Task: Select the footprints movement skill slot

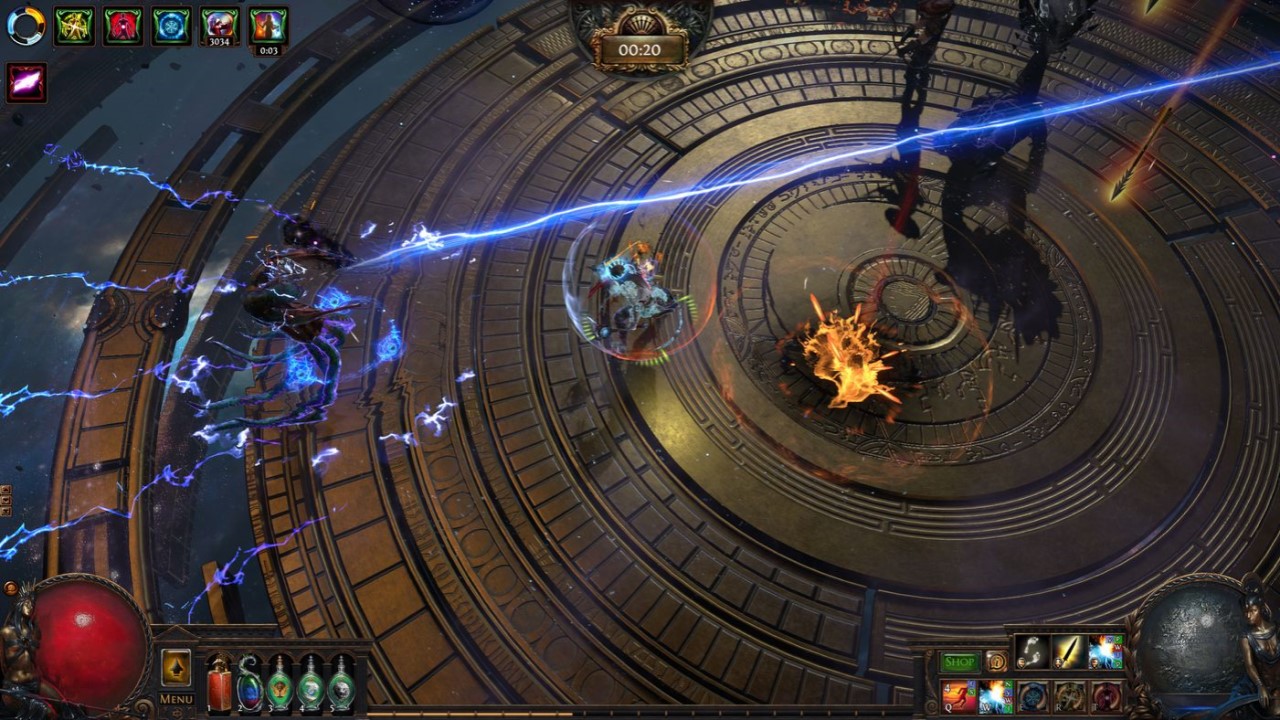Action: 1032,652
